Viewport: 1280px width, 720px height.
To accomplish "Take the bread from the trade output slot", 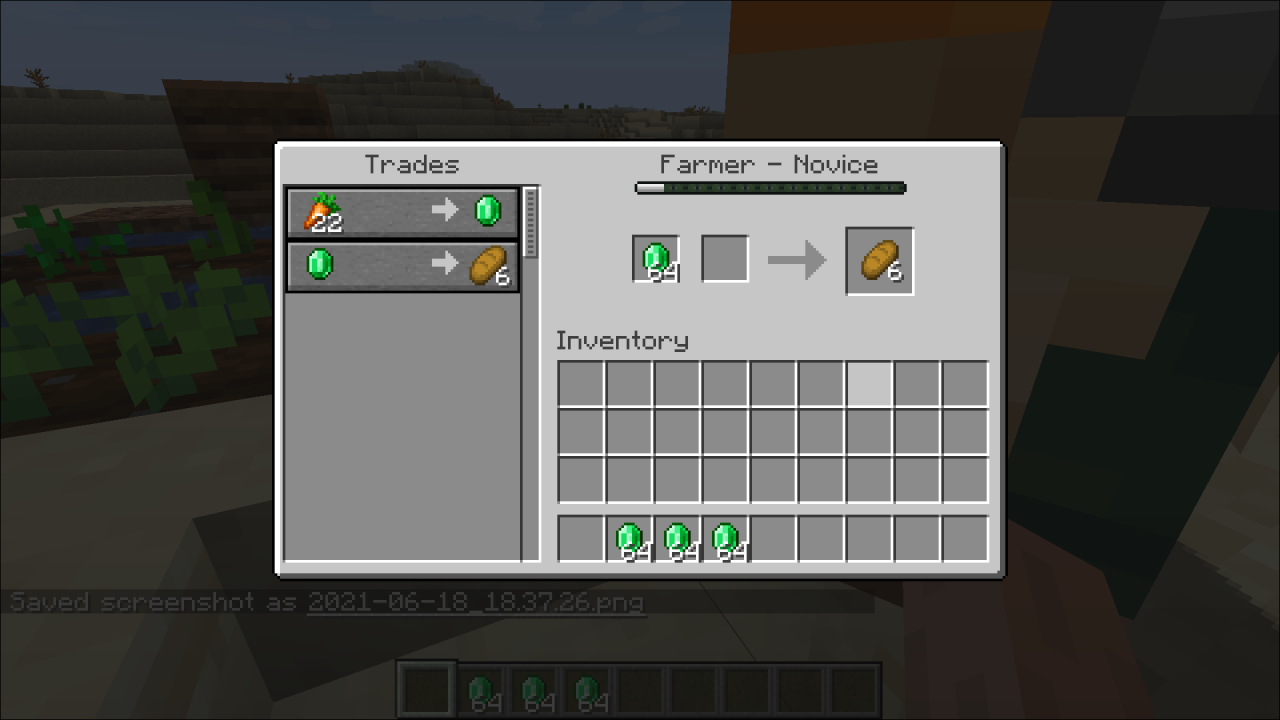I will click(879, 260).
